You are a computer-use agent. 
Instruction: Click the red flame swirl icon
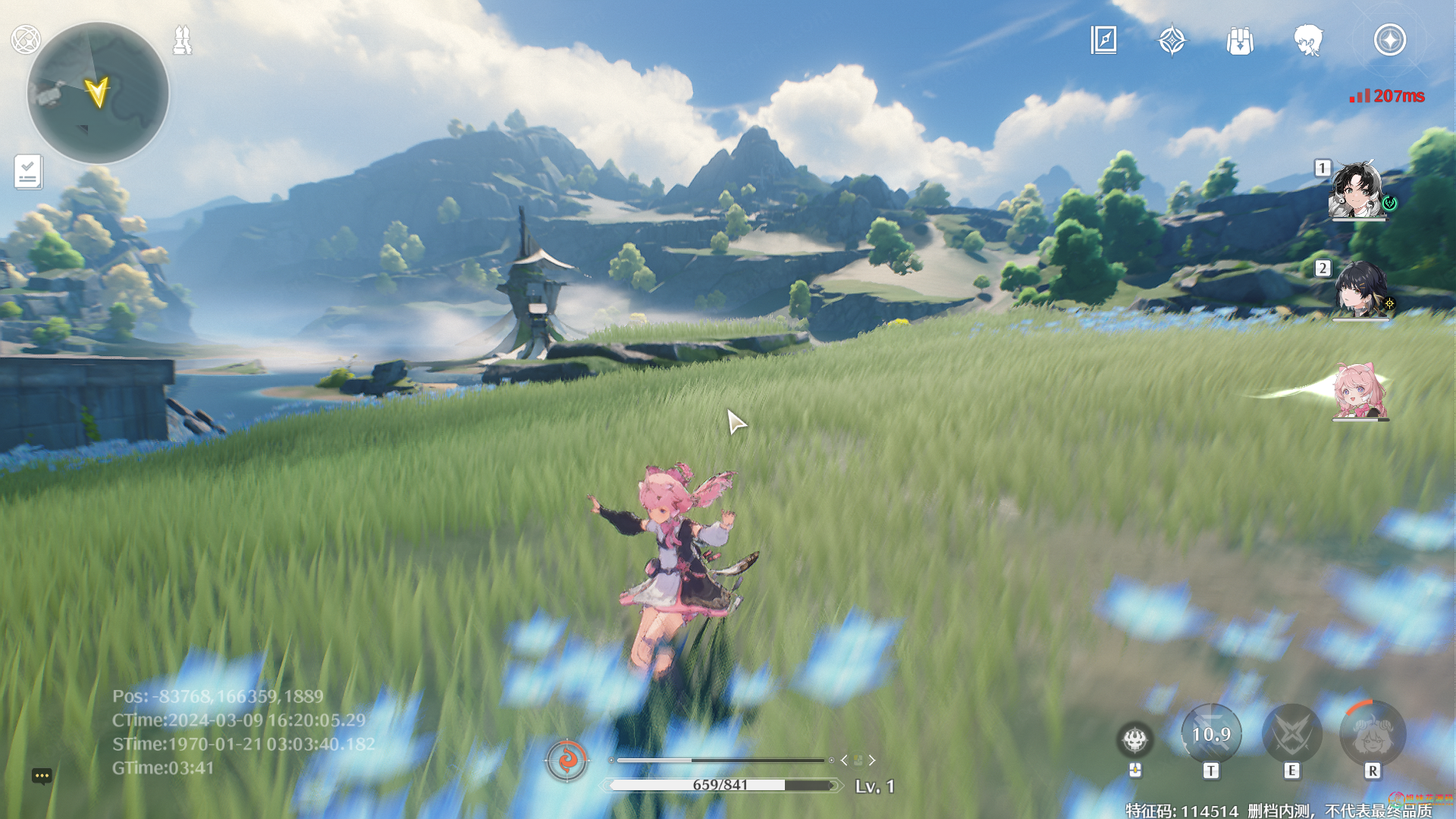point(566,759)
